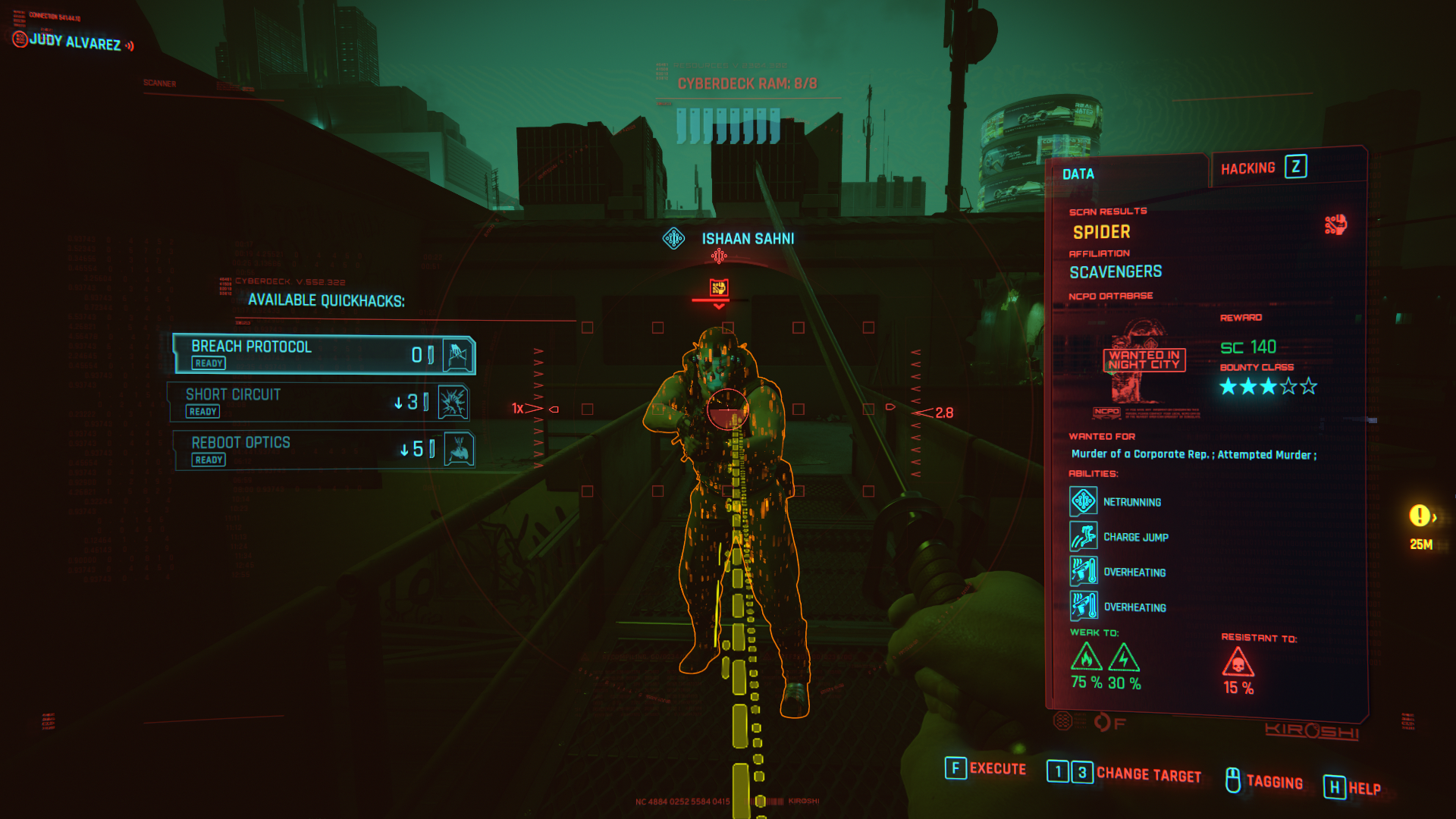Choose the Short Circuit quickhack

(318, 402)
